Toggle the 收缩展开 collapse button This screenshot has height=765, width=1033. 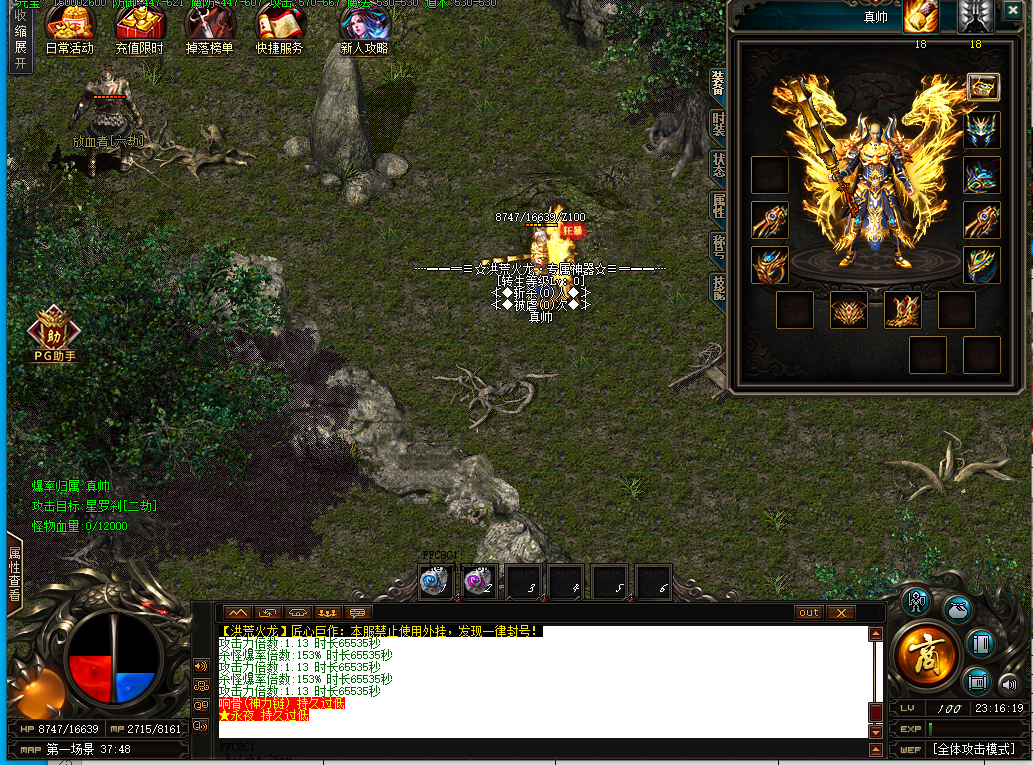point(20,38)
